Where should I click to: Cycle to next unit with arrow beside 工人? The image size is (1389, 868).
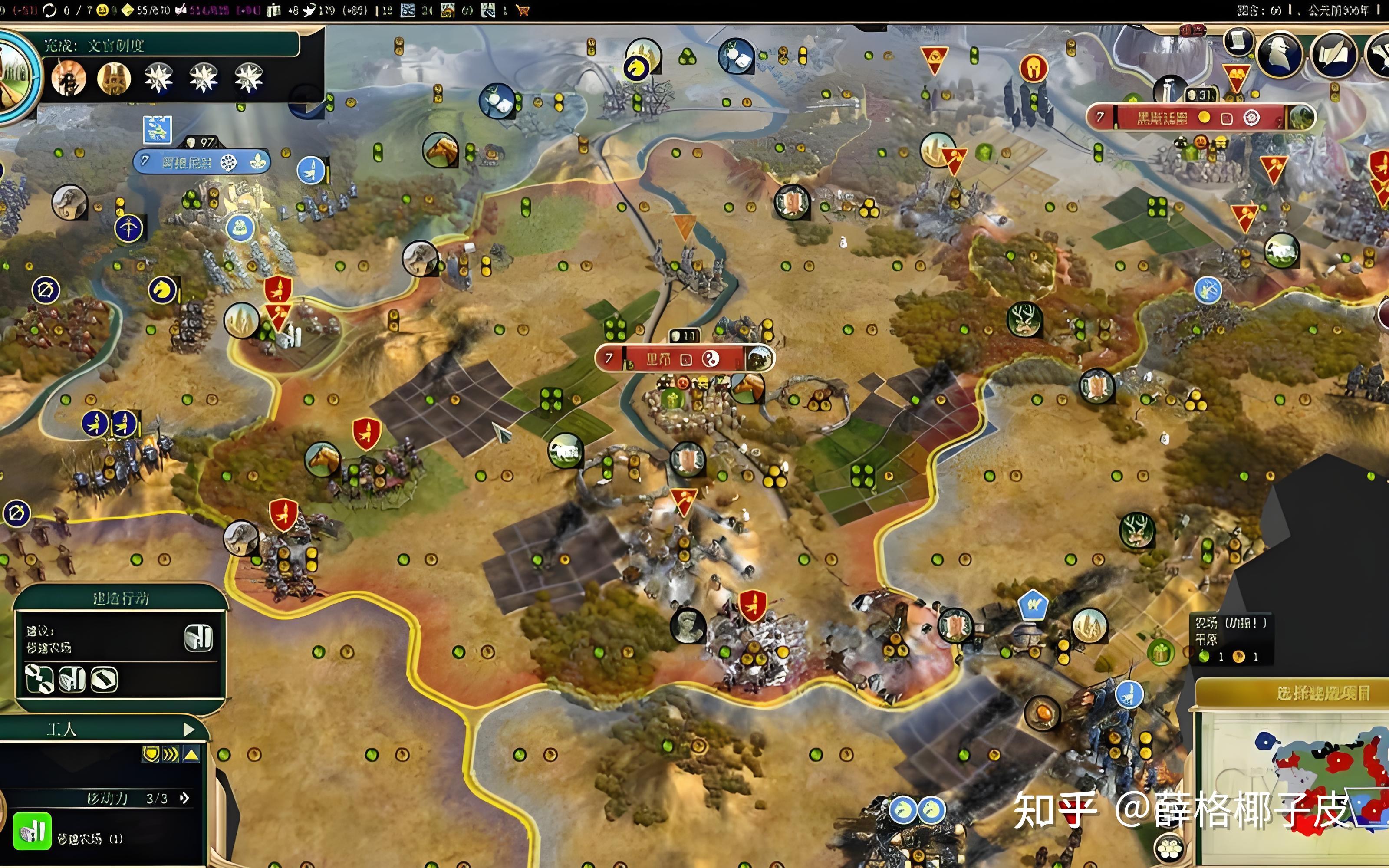(x=189, y=729)
